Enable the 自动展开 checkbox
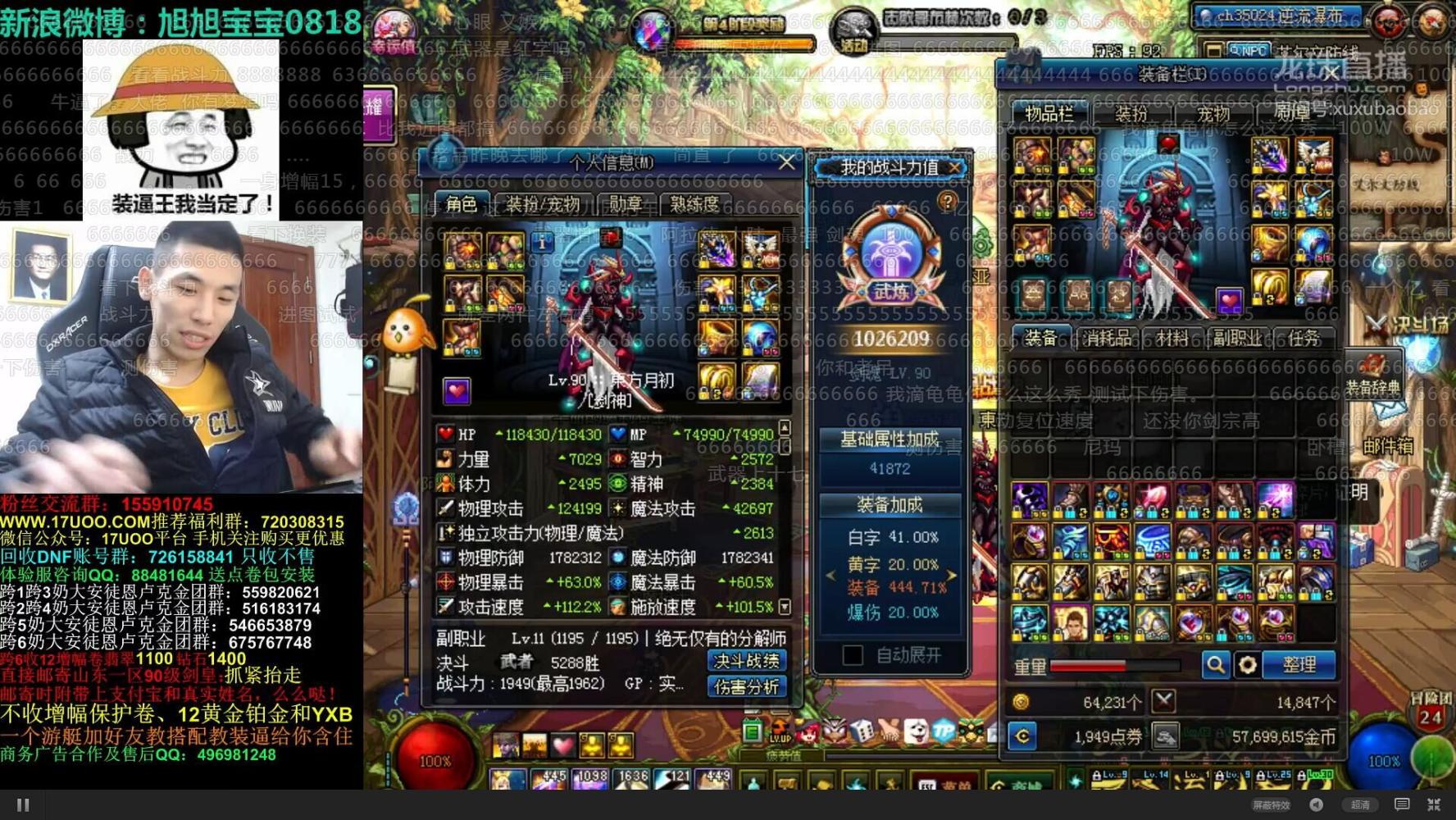The image size is (1456, 820). point(853,654)
